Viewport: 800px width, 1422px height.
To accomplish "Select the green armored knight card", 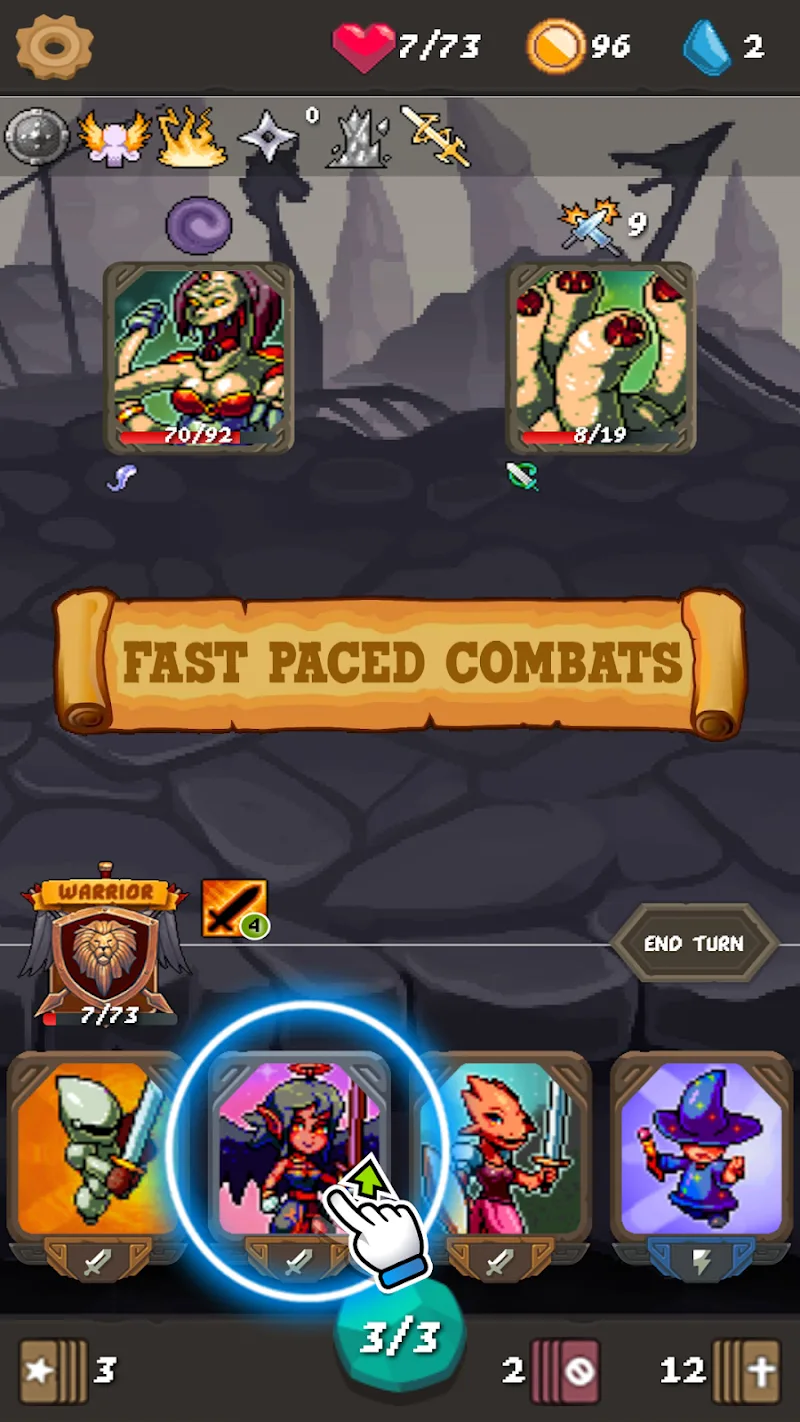I will point(97,1150).
